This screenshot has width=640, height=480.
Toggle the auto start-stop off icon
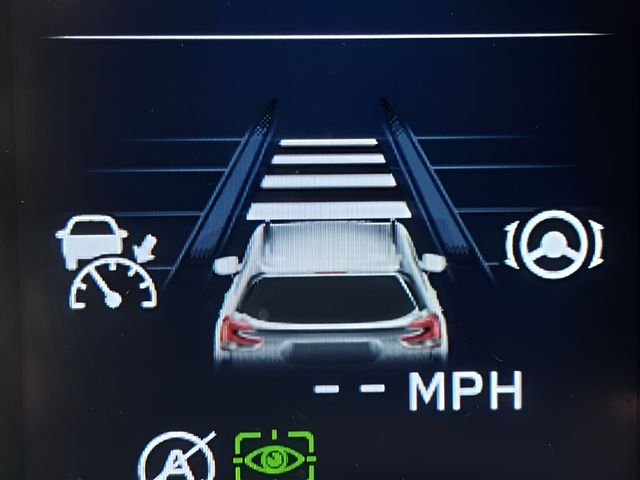178,460
